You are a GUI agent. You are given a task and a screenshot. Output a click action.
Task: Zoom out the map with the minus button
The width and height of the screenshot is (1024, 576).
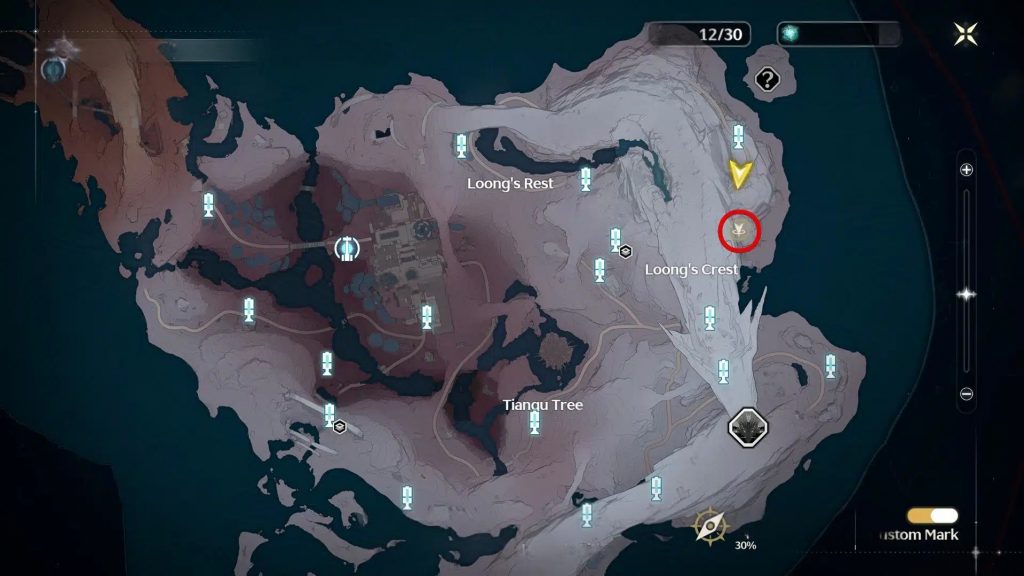coord(966,394)
